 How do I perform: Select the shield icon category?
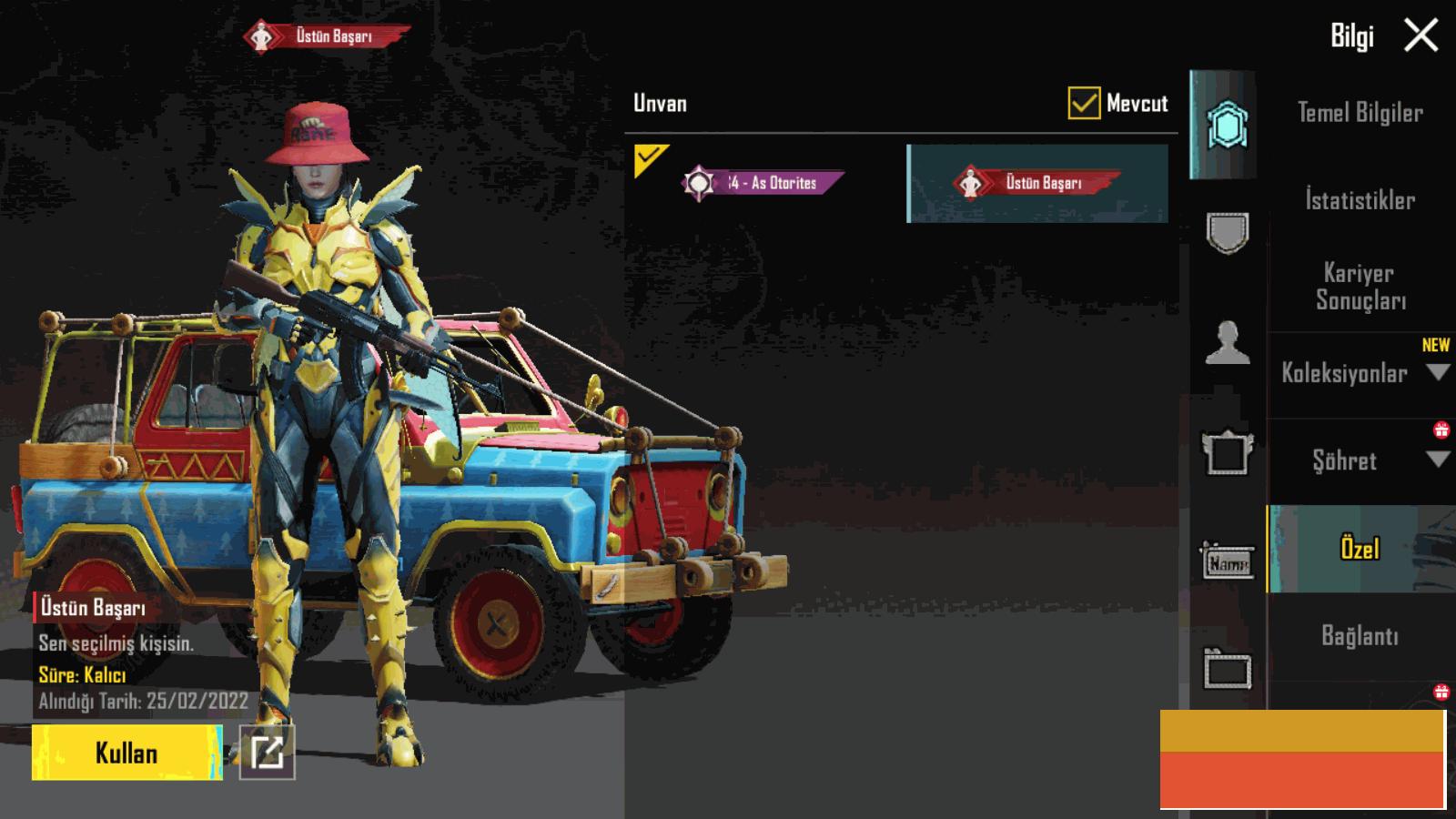pyautogui.click(x=1227, y=234)
